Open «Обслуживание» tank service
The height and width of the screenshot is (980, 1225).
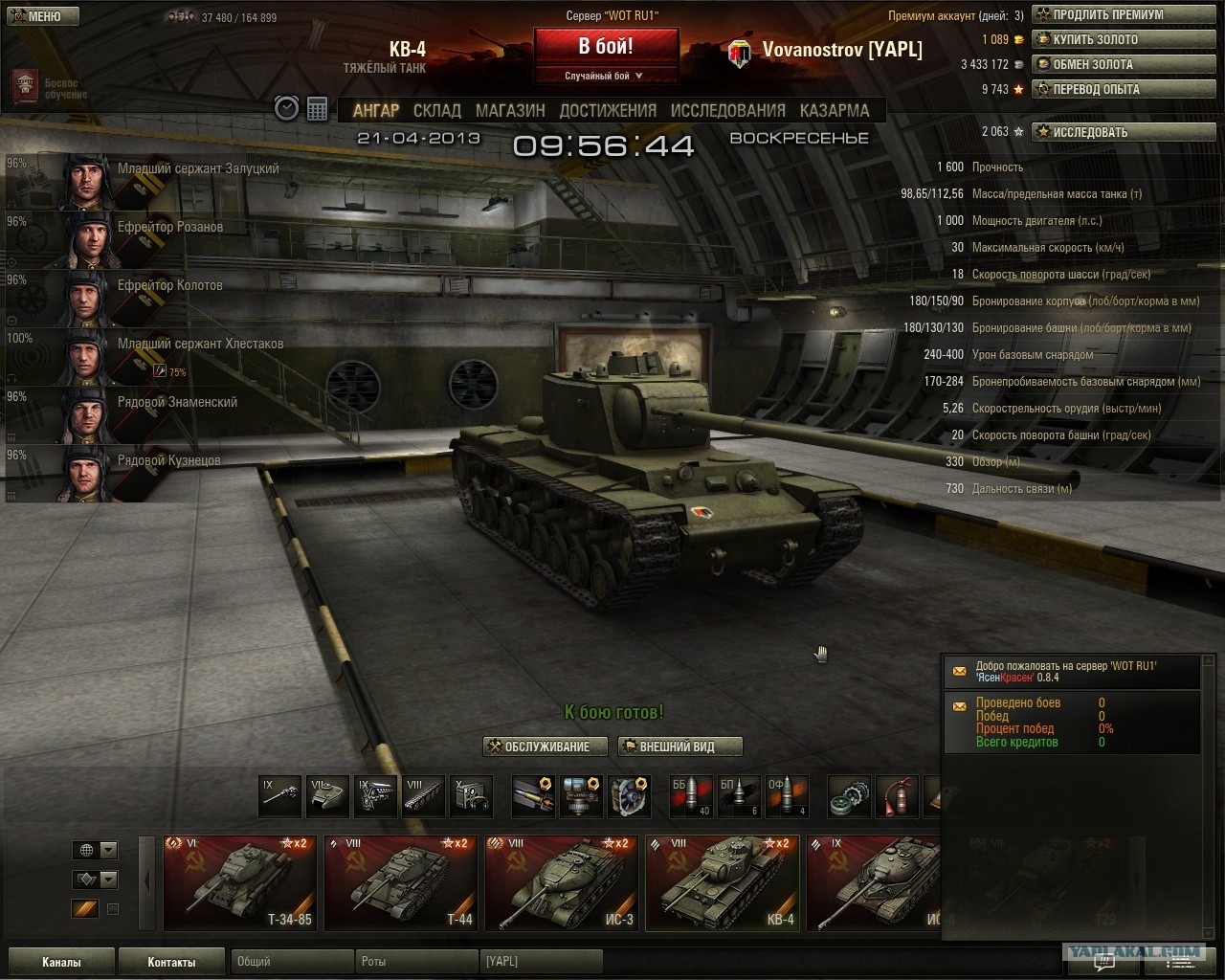click(x=546, y=746)
